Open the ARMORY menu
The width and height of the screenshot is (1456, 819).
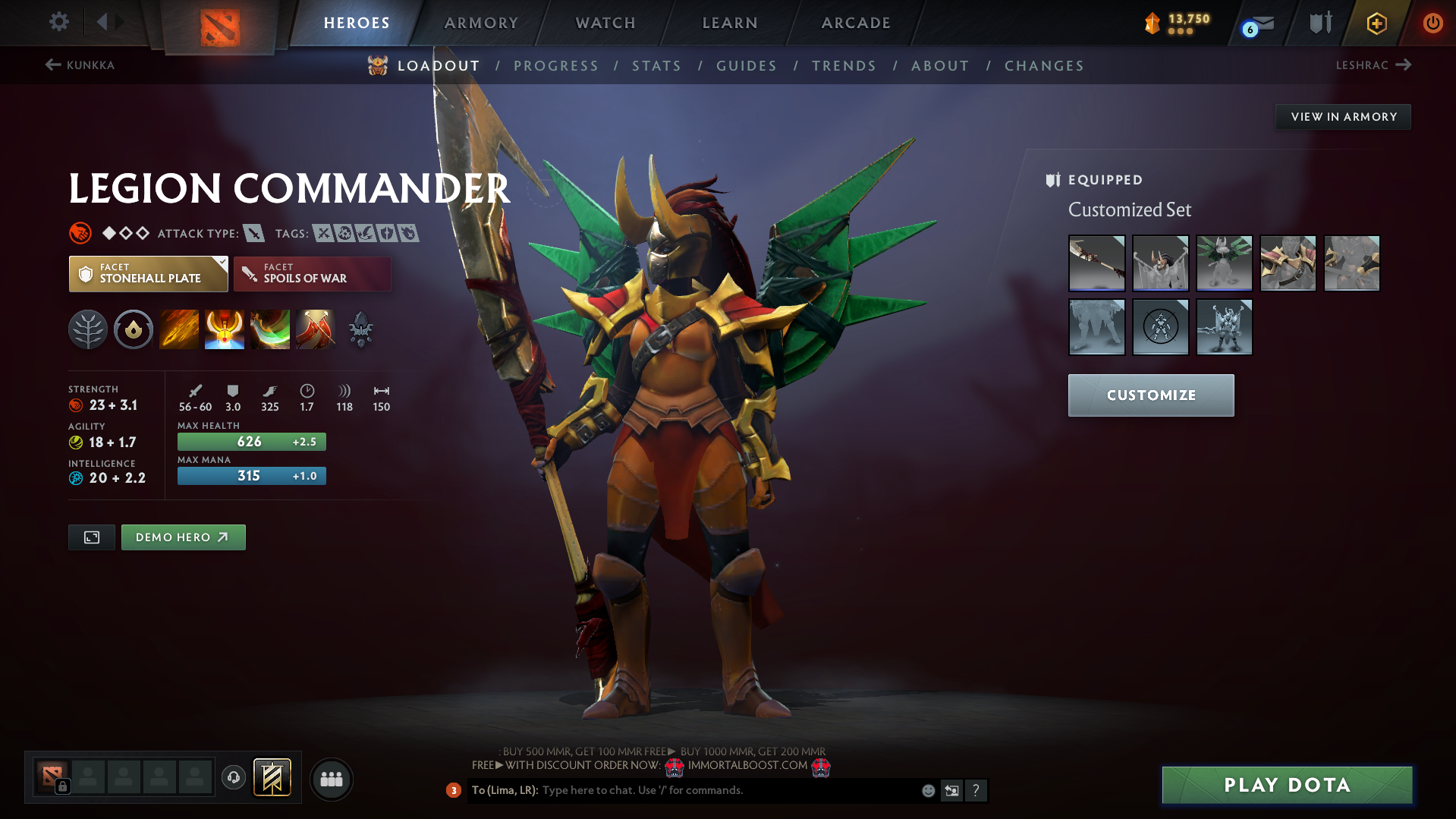coord(481,23)
